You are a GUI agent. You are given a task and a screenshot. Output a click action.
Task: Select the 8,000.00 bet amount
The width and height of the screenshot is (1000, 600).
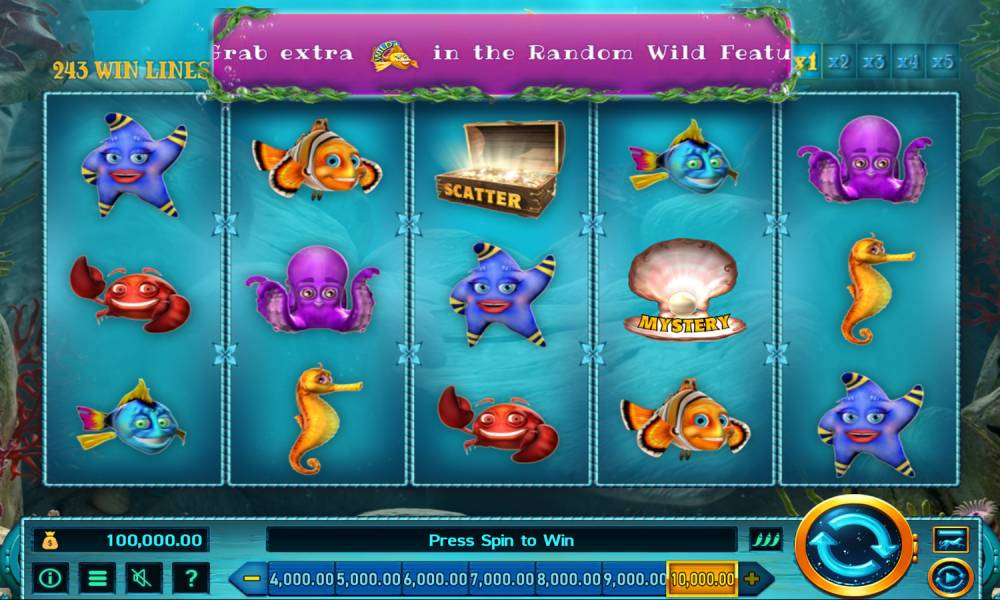[569, 578]
